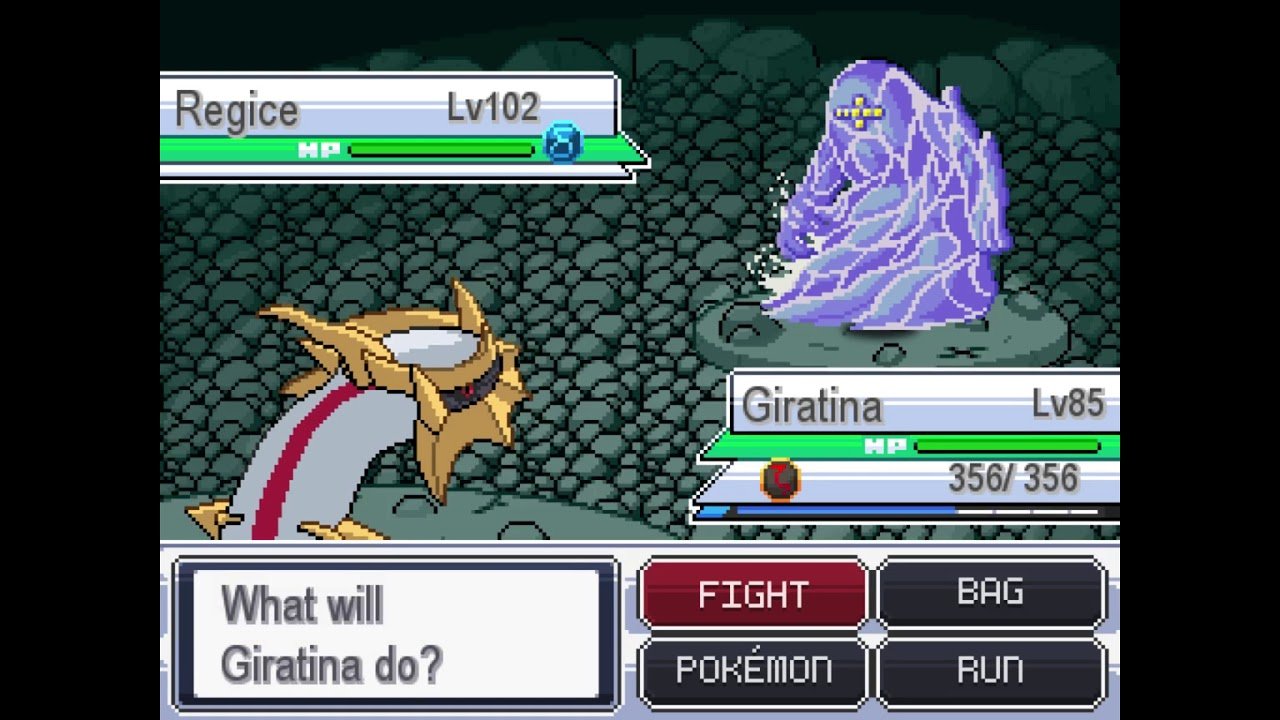Choose the FIGHT command
The image size is (1280, 720).
pyautogui.click(x=753, y=594)
